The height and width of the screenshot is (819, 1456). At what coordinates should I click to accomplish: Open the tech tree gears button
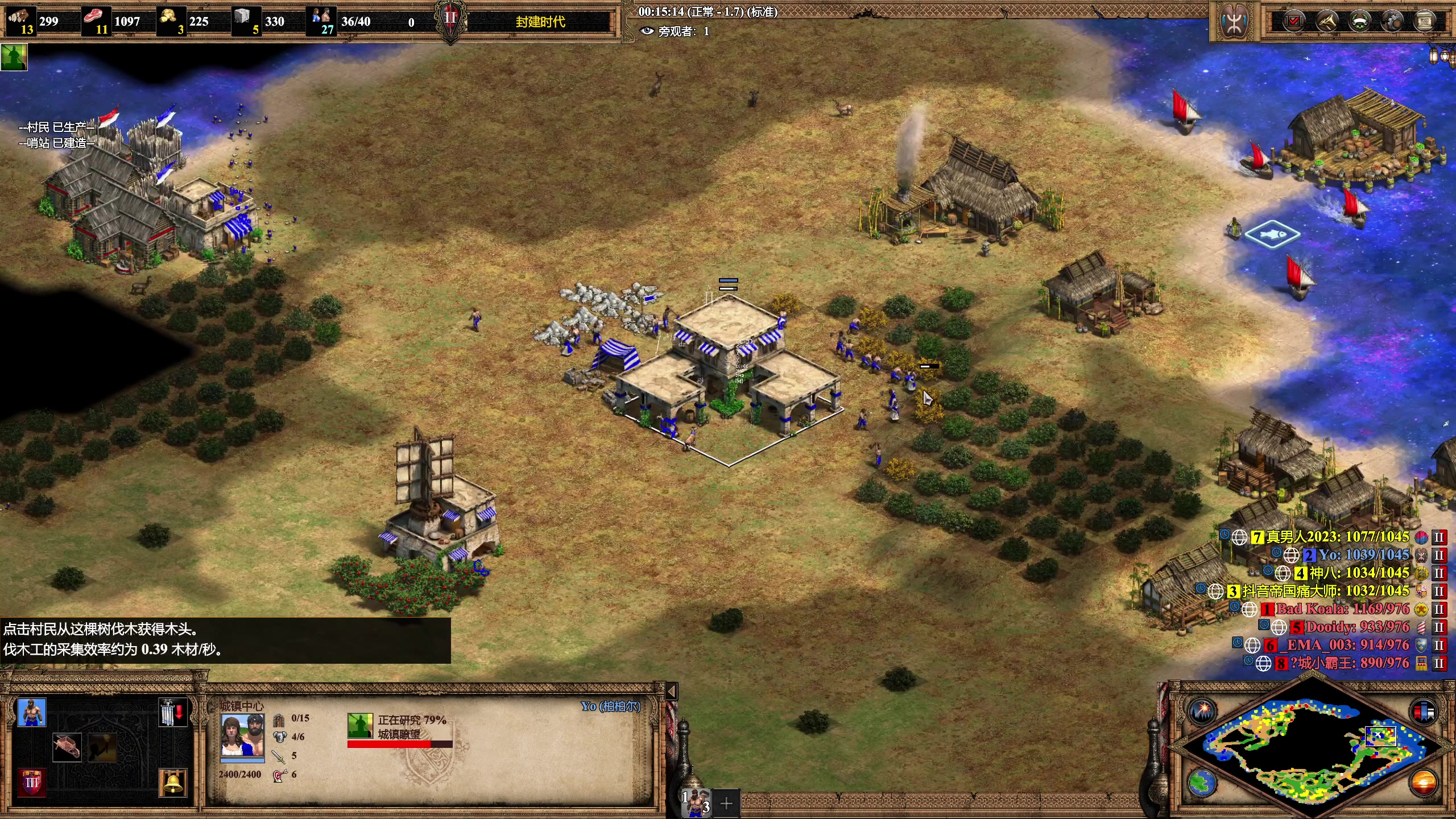(1392, 22)
